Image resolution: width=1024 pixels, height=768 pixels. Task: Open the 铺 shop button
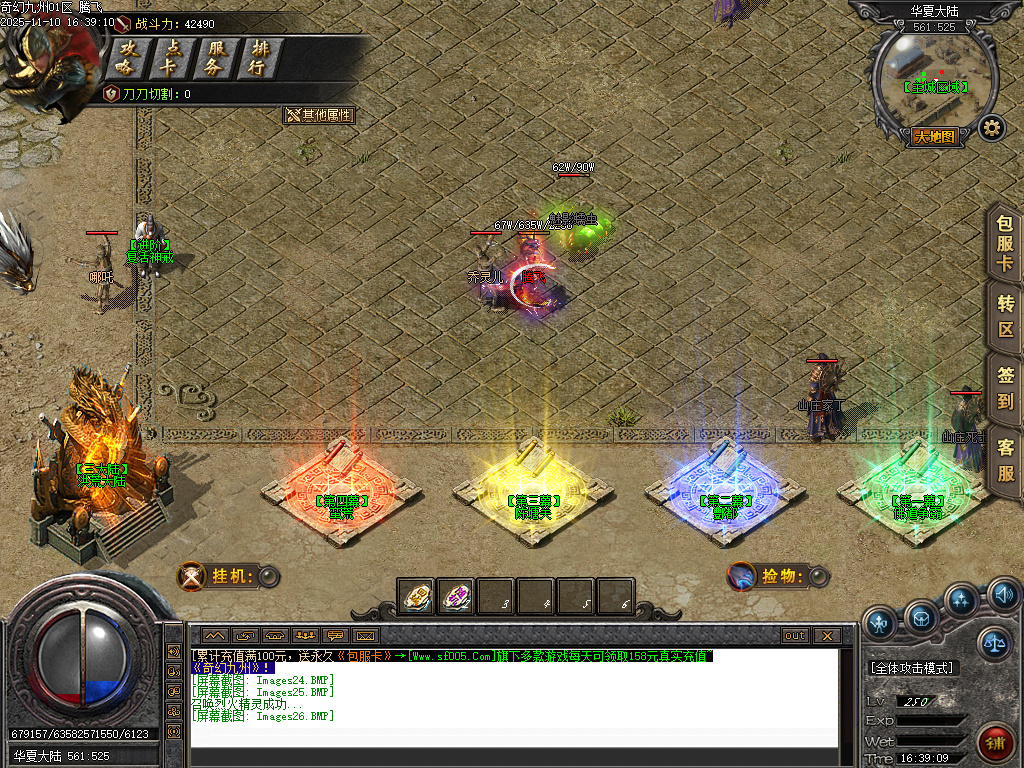pyautogui.click(x=994, y=743)
